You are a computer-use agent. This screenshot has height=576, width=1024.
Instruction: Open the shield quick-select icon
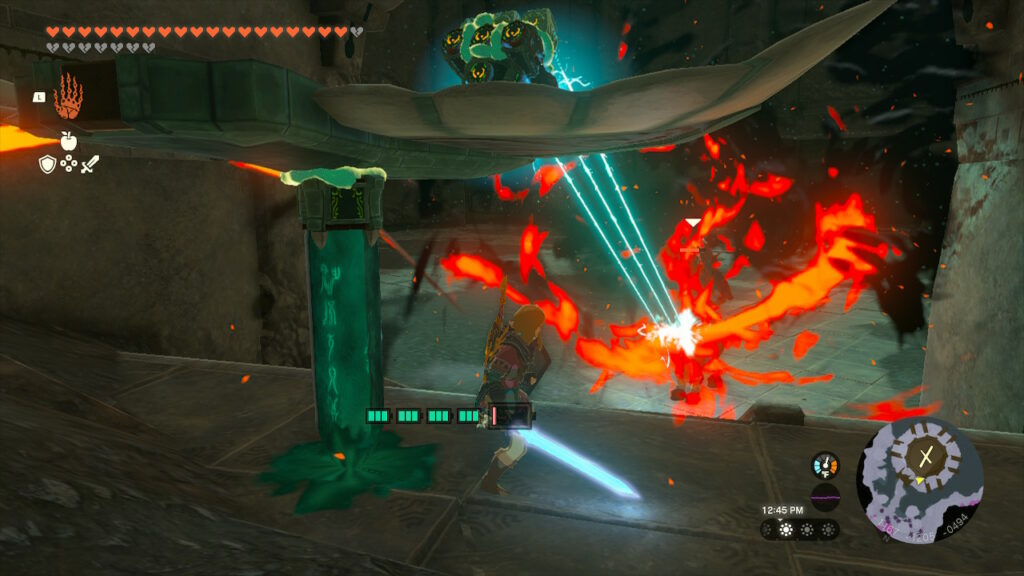[x=47, y=164]
